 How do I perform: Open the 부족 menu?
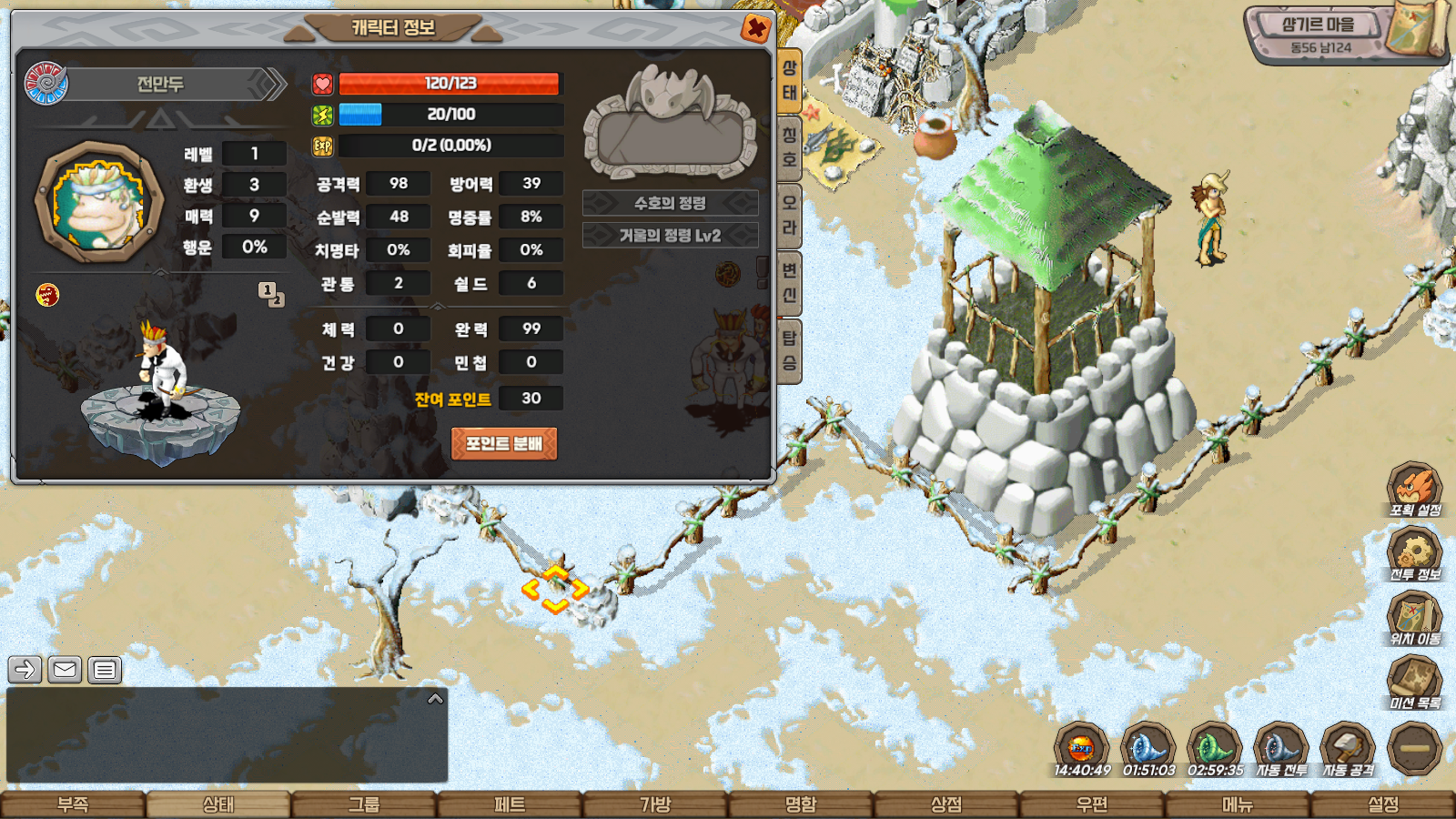tap(73, 804)
